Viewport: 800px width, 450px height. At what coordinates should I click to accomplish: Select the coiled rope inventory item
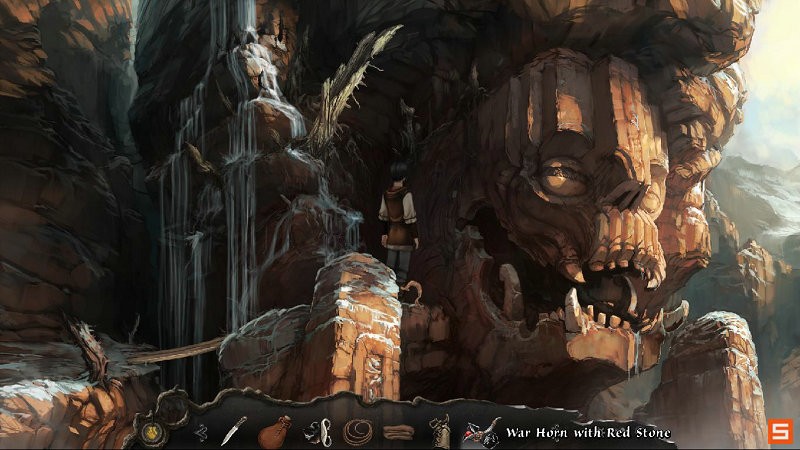pyautogui.click(x=356, y=432)
